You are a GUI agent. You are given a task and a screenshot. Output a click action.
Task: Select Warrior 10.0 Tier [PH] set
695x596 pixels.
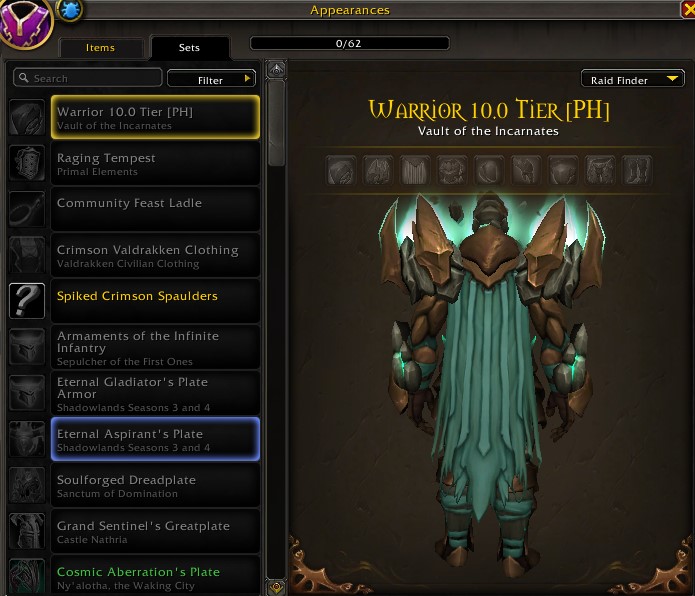154,117
